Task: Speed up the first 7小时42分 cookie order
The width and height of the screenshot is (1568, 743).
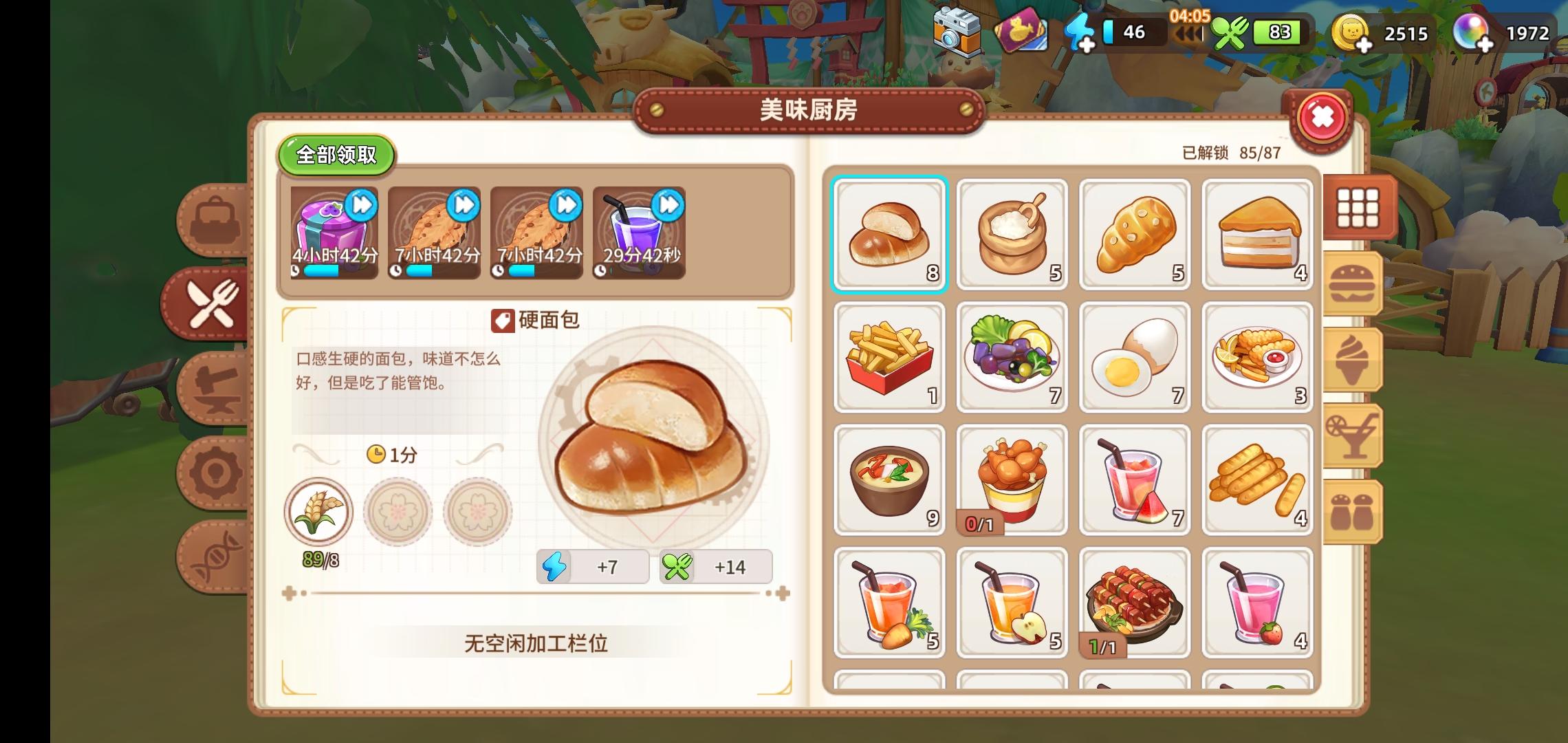Action: (464, 206)
